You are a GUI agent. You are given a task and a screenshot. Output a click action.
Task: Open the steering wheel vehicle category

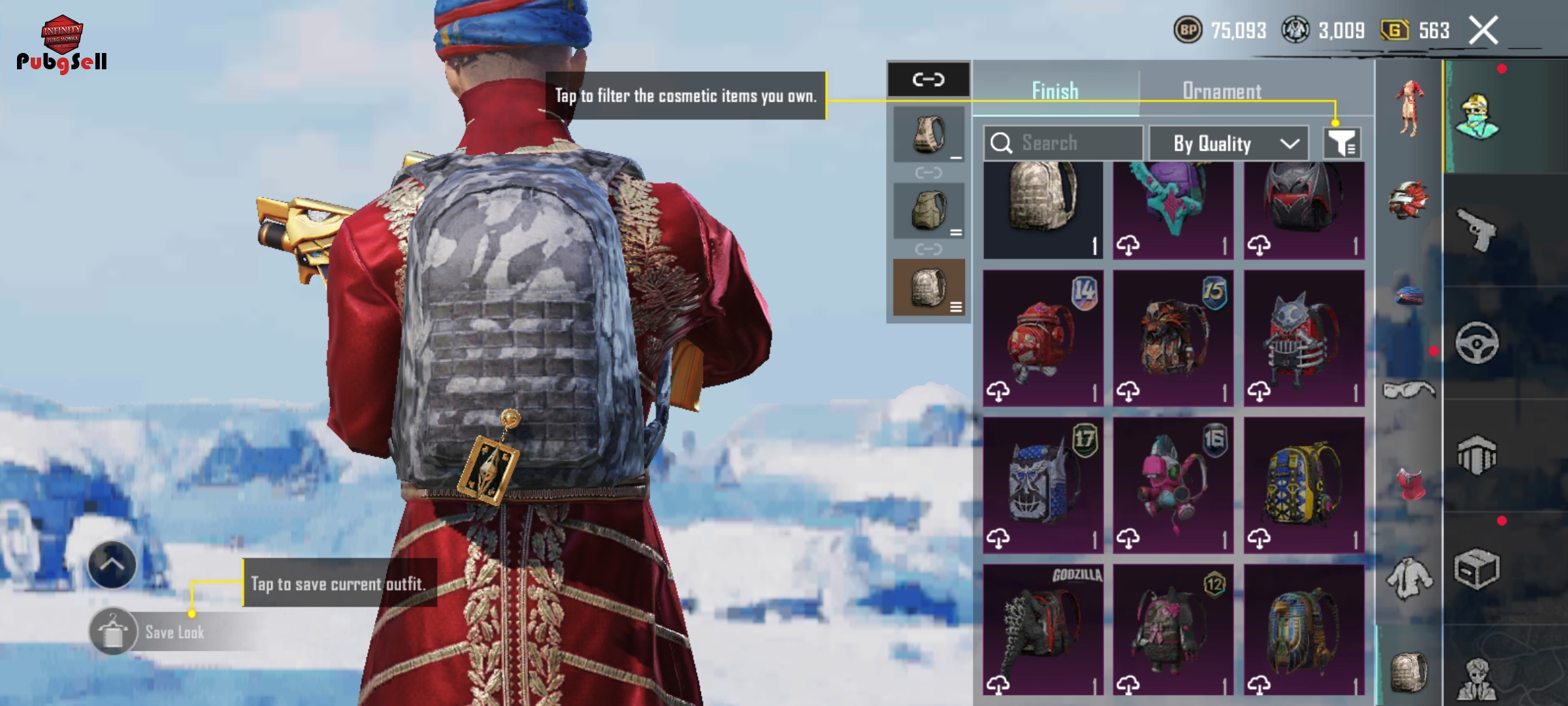pos(1477,343)
